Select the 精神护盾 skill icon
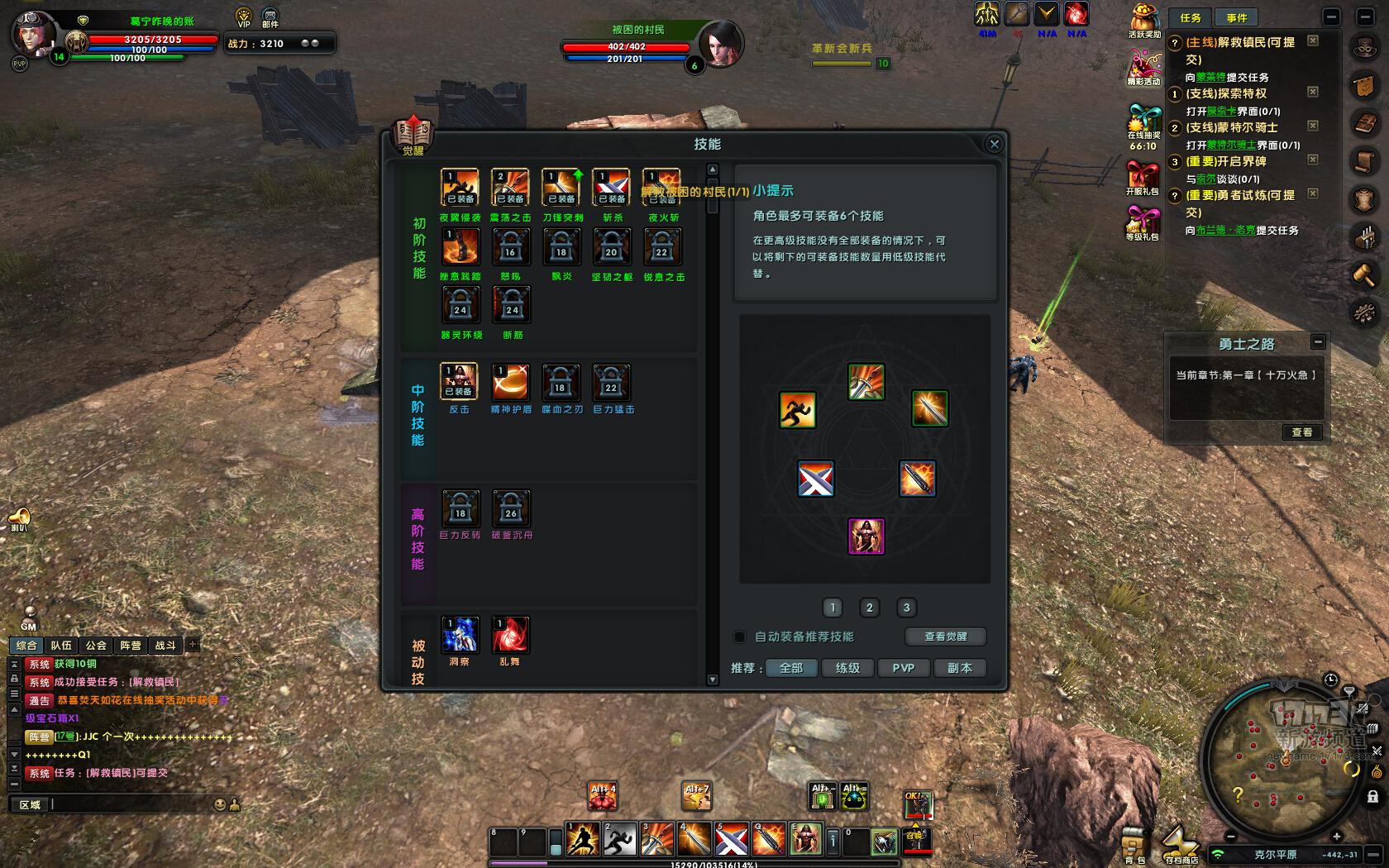Image resolution: width=1389 pixels, height=868 pixels. [x=510, y=382]
